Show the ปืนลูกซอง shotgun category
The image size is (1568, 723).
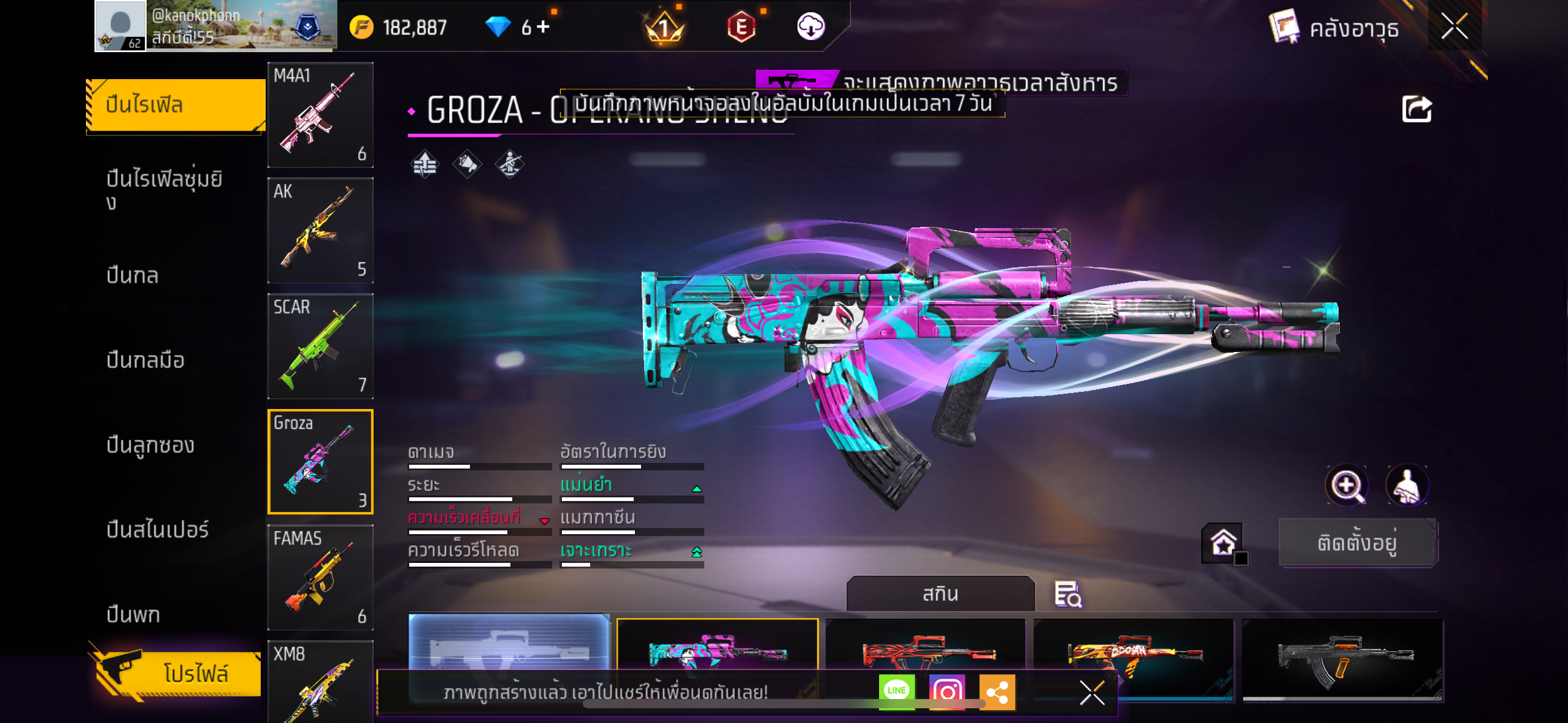click(x=150, y=445)
